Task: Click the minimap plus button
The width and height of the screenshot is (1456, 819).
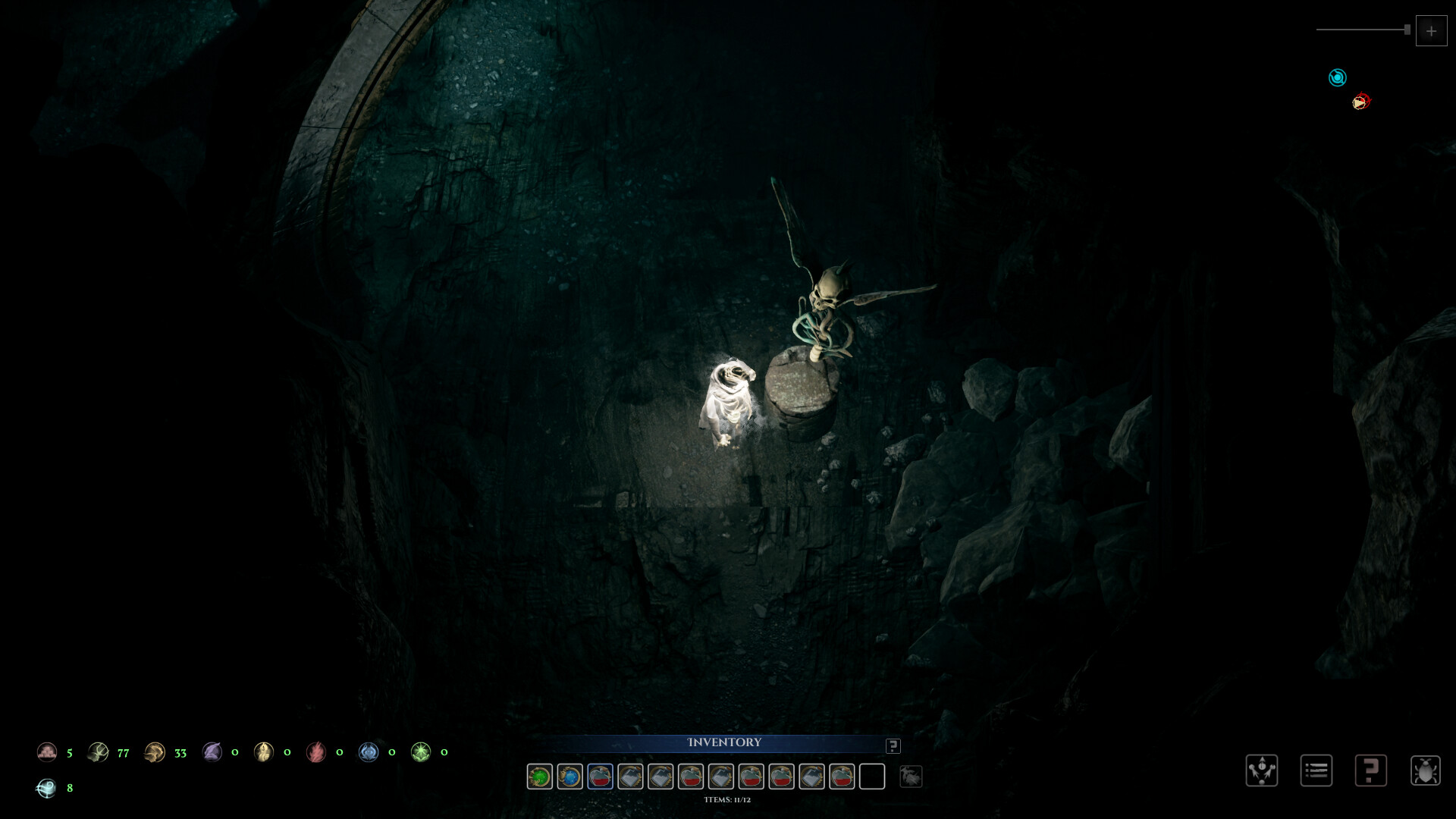Action: tap(1431, 31)
